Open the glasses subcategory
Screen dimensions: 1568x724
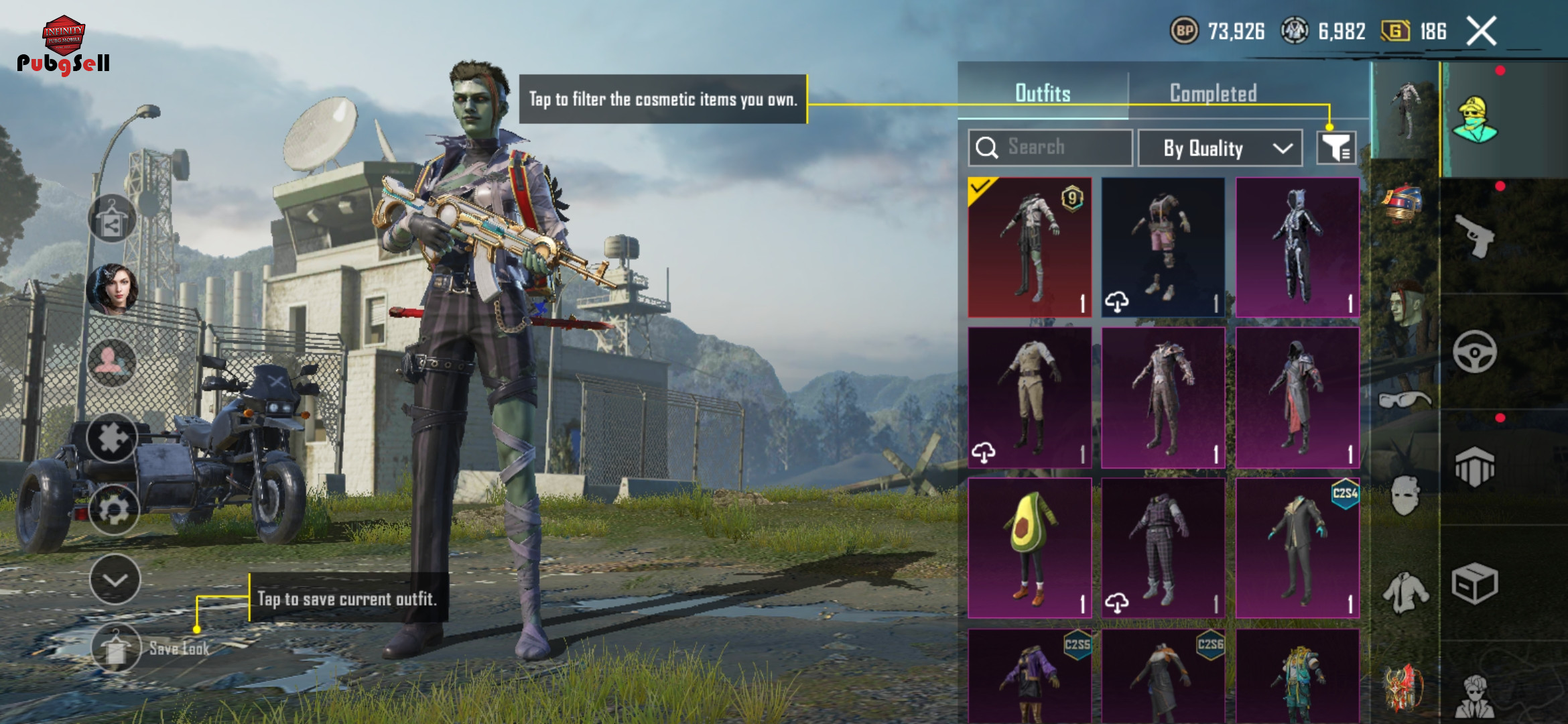1404,400
